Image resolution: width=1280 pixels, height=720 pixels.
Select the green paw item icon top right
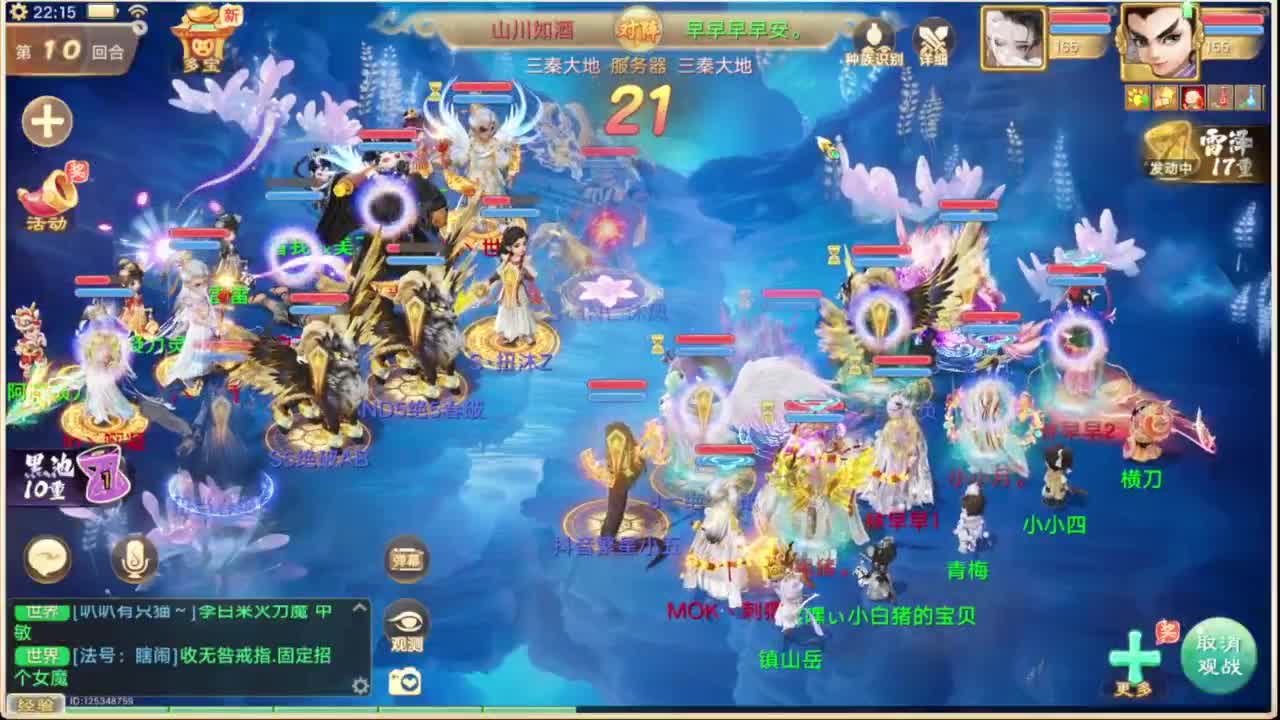coord(1135,97)
